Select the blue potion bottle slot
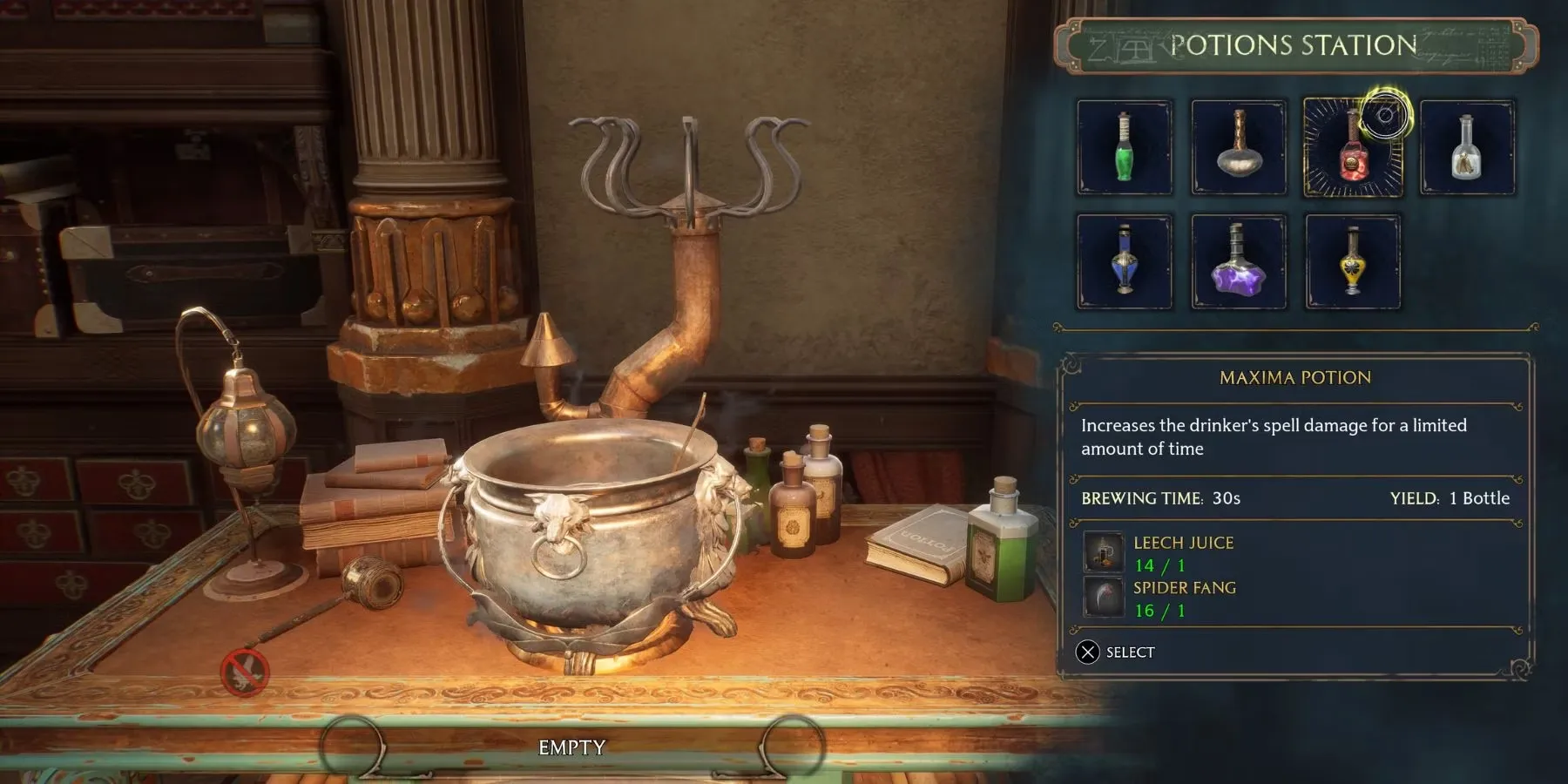 (1124, 261)
